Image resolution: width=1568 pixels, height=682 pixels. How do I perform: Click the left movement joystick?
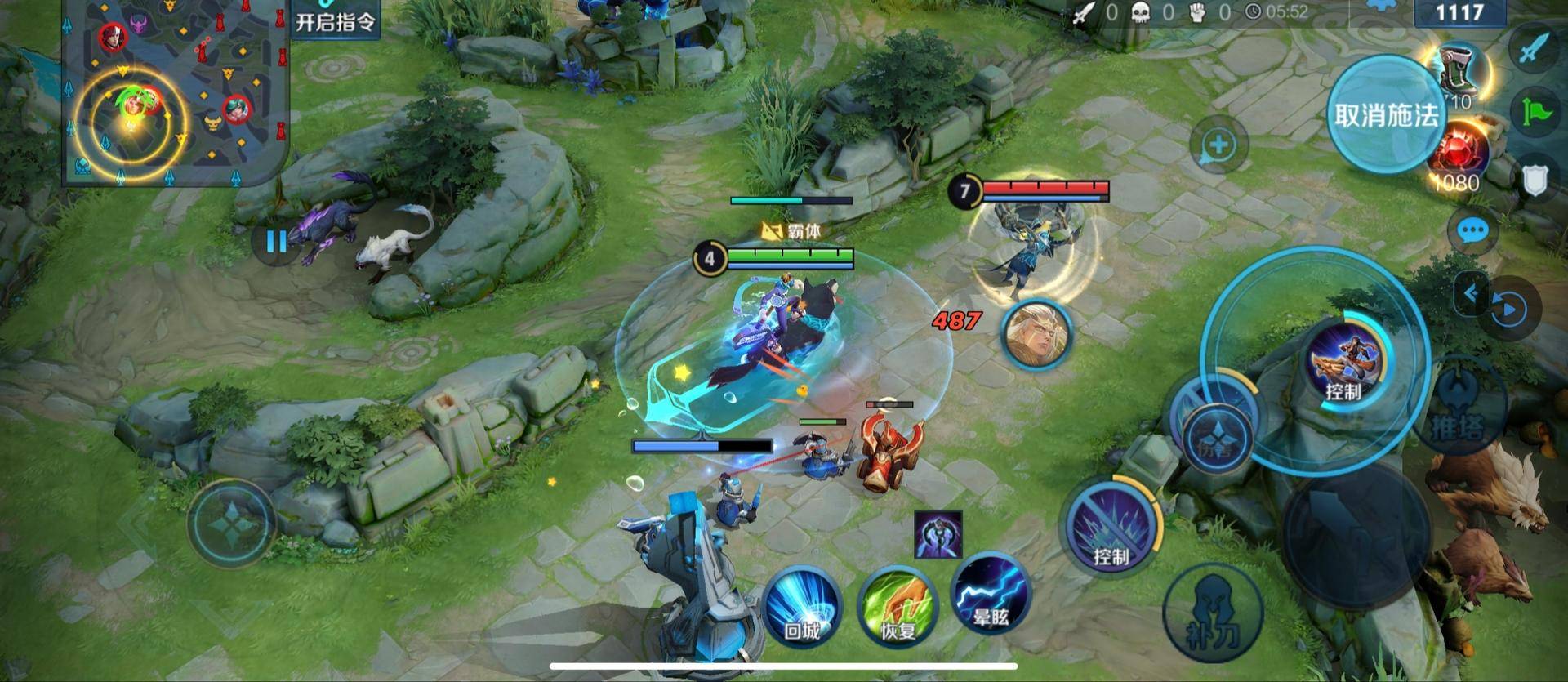(x=230, y=523)
